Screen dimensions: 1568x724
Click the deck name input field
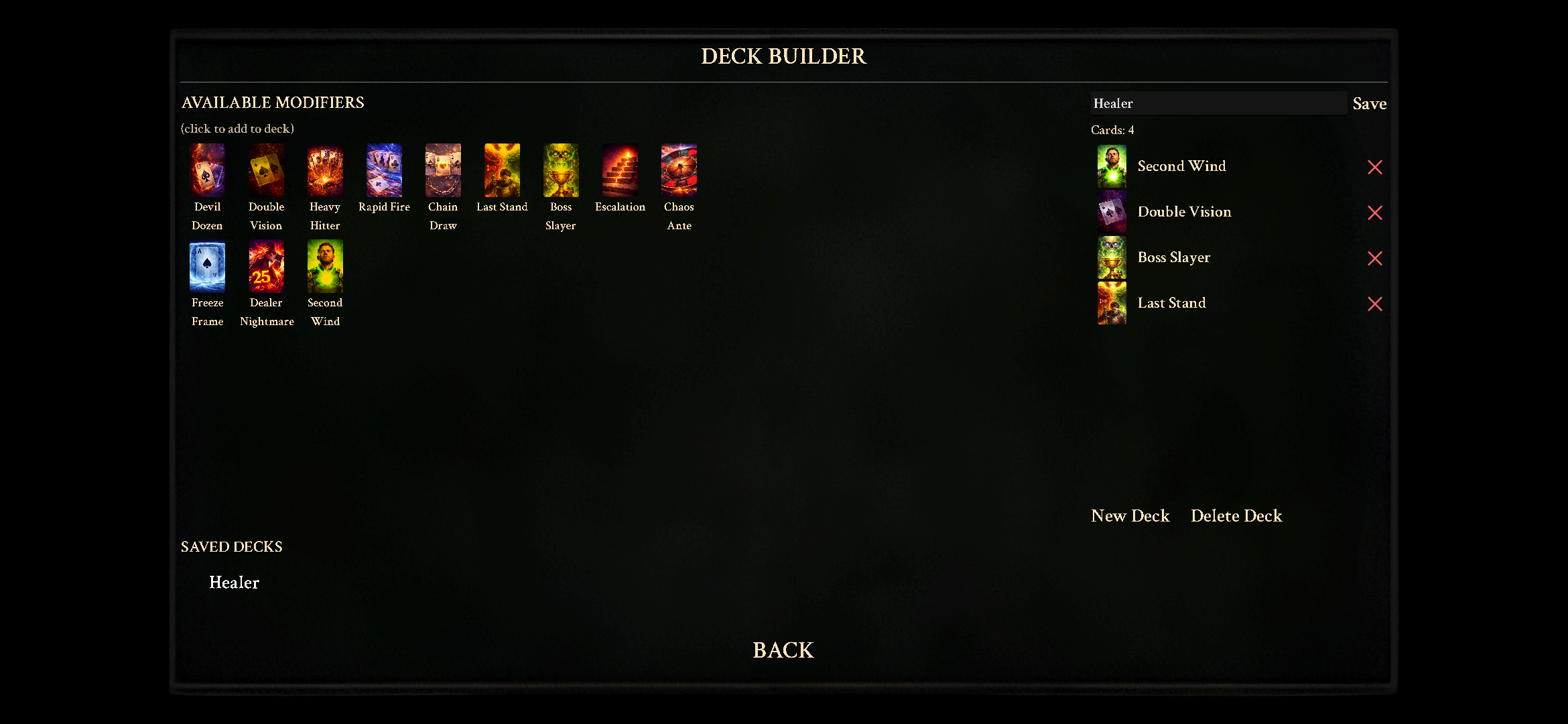click(x=1218, y=103)
